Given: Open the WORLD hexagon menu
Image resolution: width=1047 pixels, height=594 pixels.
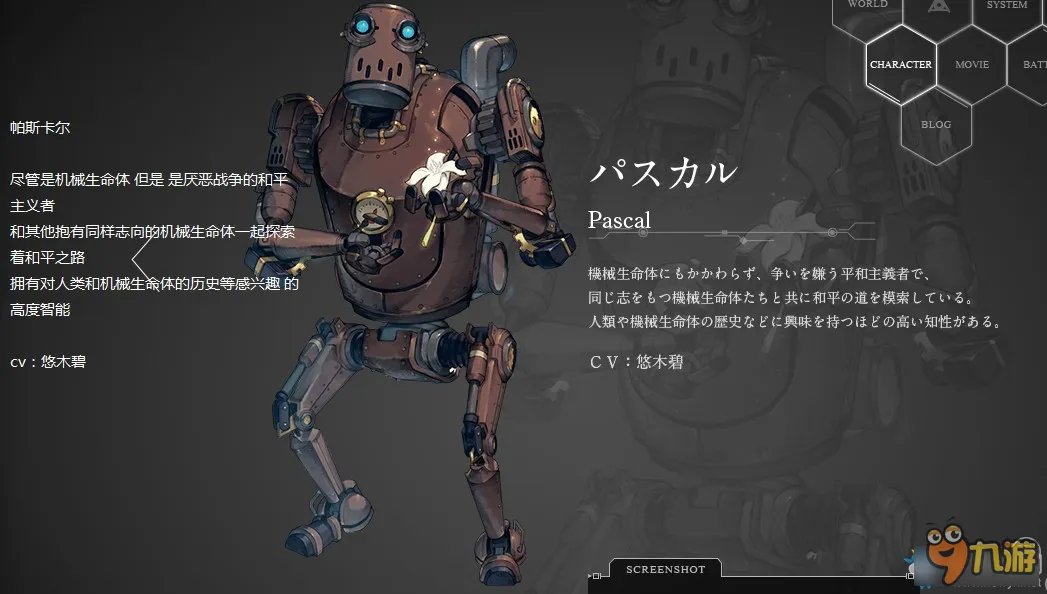Looking at the screenshot, I should coord(867,8).
